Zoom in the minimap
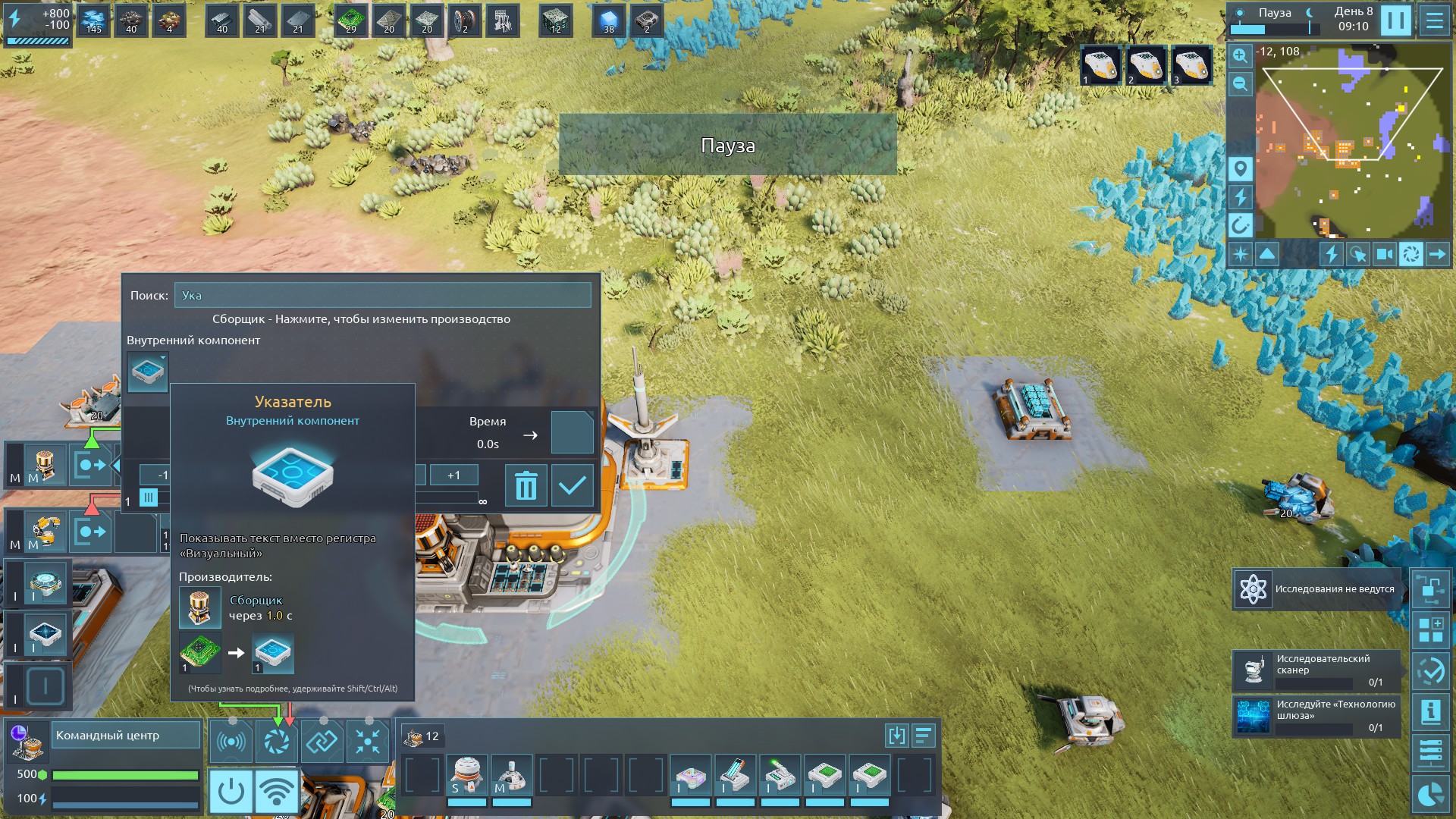This screenshot has height=819, width=1456. pyautogui.click(x=1240, y=55)
